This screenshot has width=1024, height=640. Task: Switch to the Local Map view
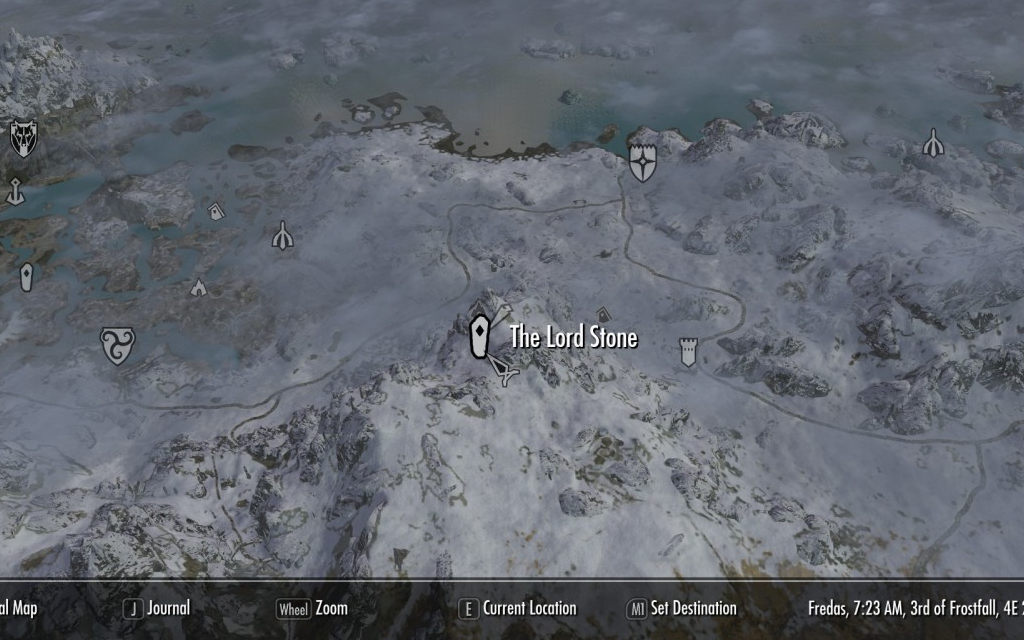18,608
